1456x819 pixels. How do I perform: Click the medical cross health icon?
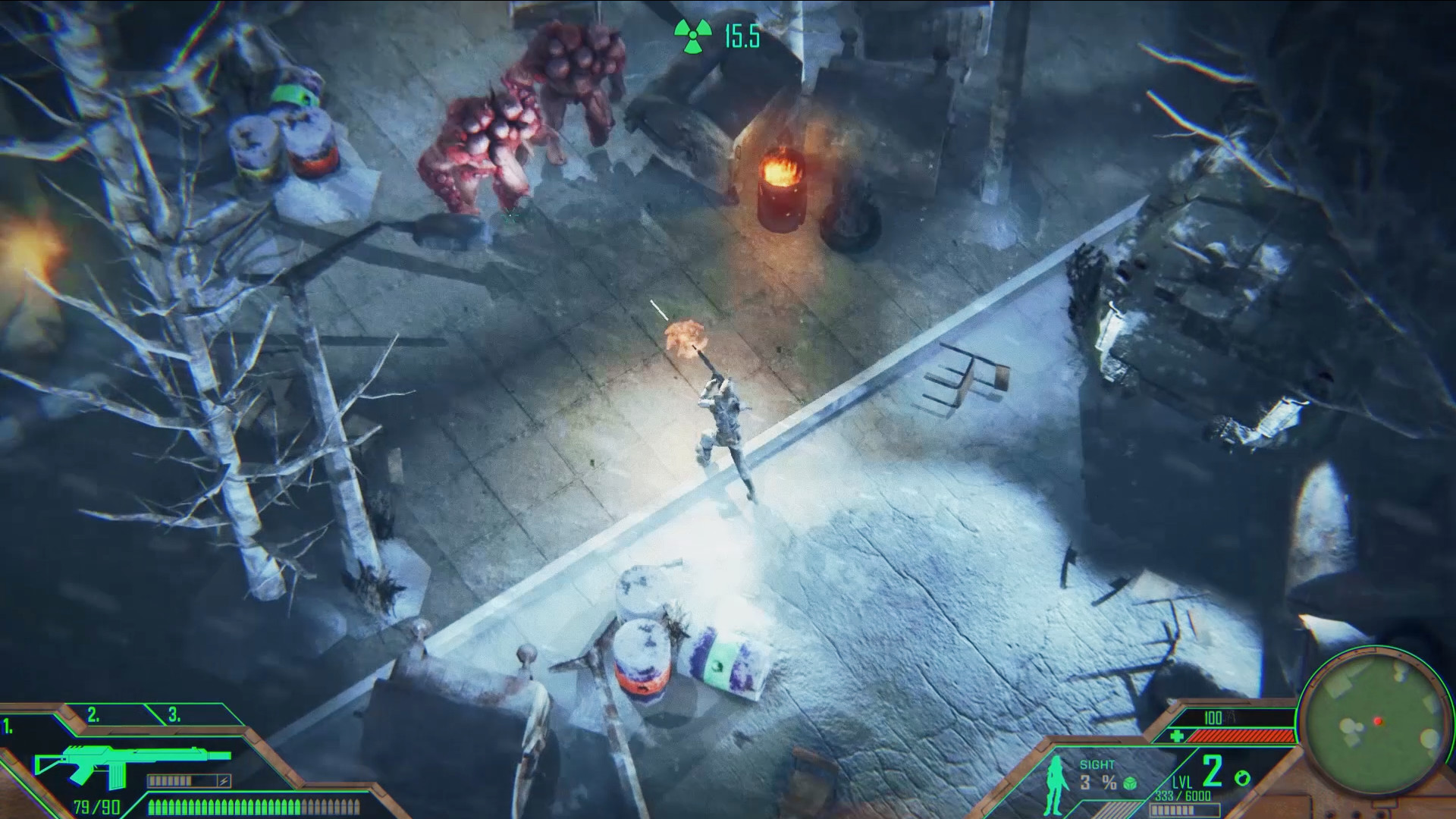click(x=1178, y=736)
